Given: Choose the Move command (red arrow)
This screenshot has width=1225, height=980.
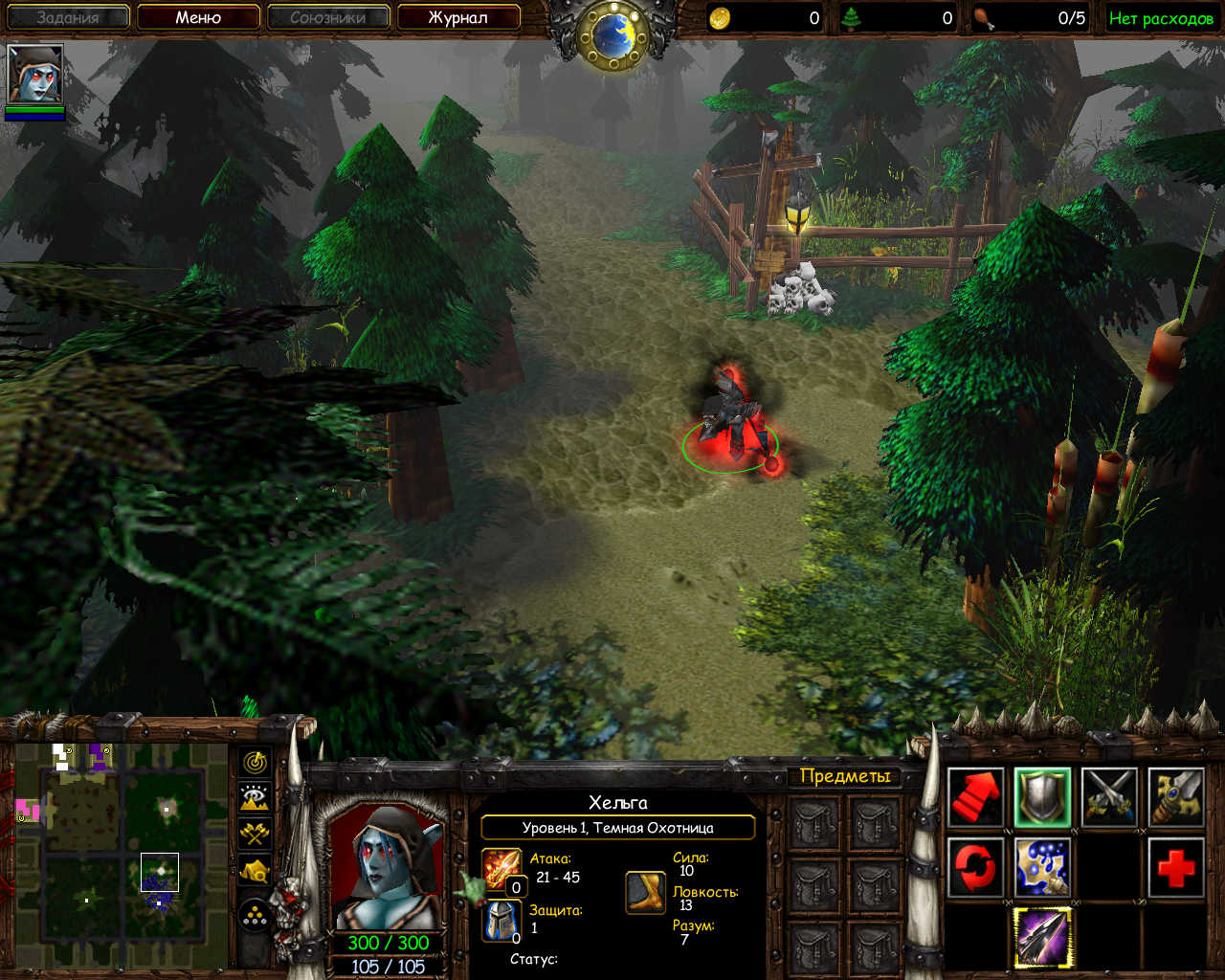Looking at the screenshot, I should click(x=975, y=797).
